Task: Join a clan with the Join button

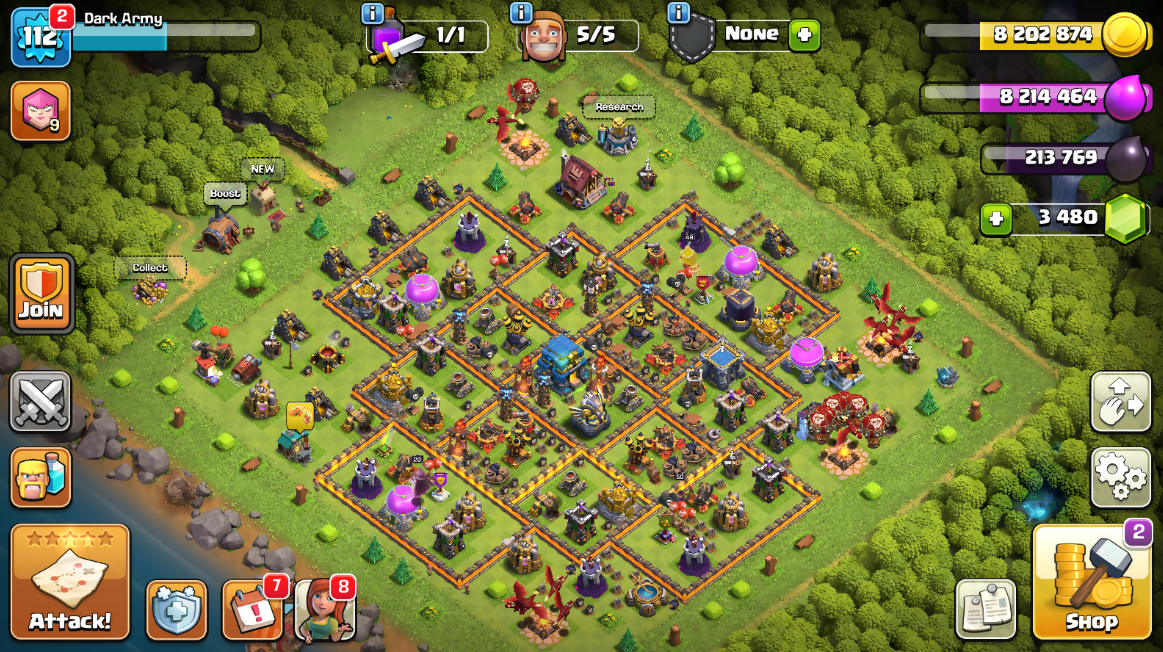Action: [41, 293]
